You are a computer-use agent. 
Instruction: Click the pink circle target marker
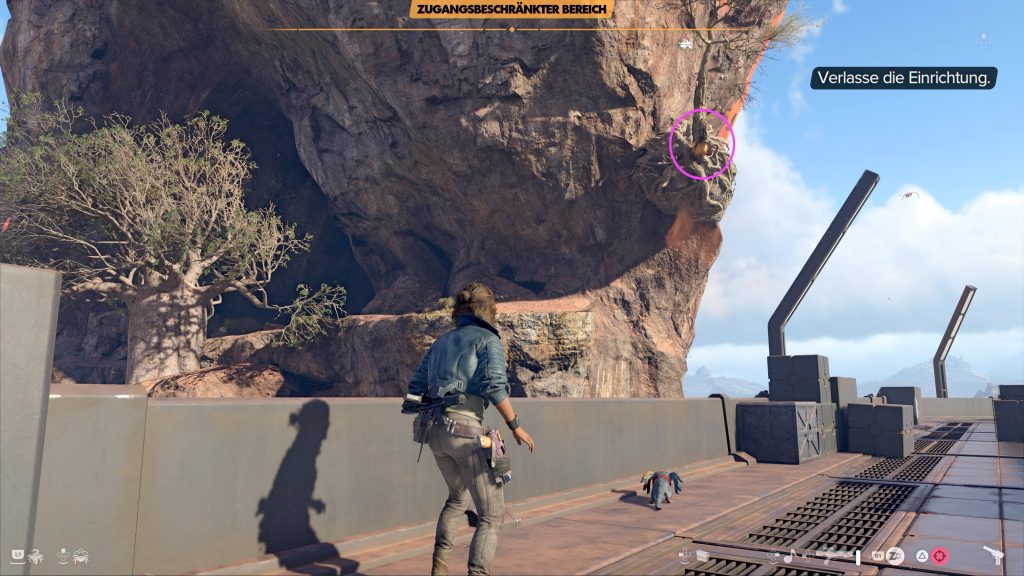pyautogui.click(x=702, y=145)
